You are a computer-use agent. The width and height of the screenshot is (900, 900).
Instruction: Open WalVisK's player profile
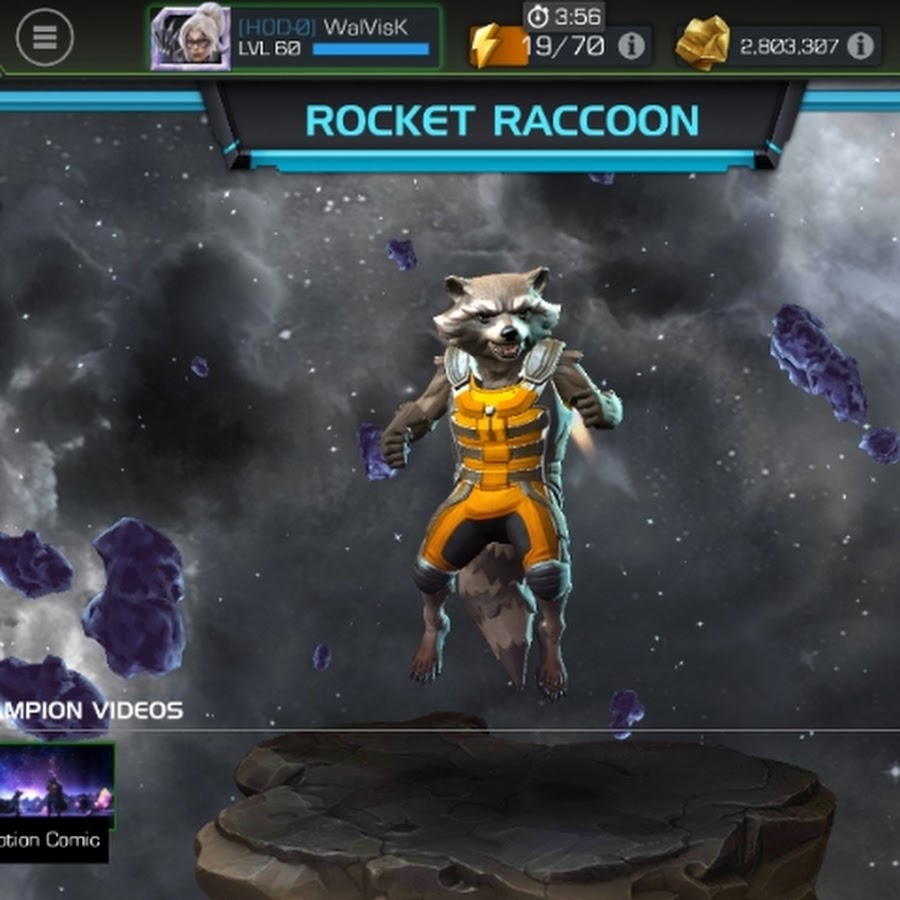[x=295, y=38]
